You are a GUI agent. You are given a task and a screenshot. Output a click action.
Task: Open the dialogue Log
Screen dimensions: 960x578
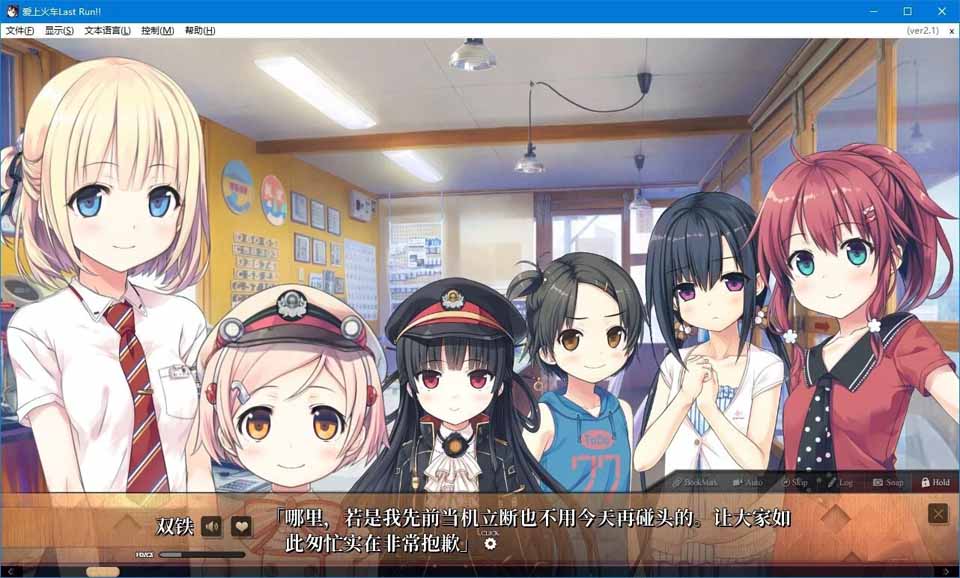coord(840,482)
